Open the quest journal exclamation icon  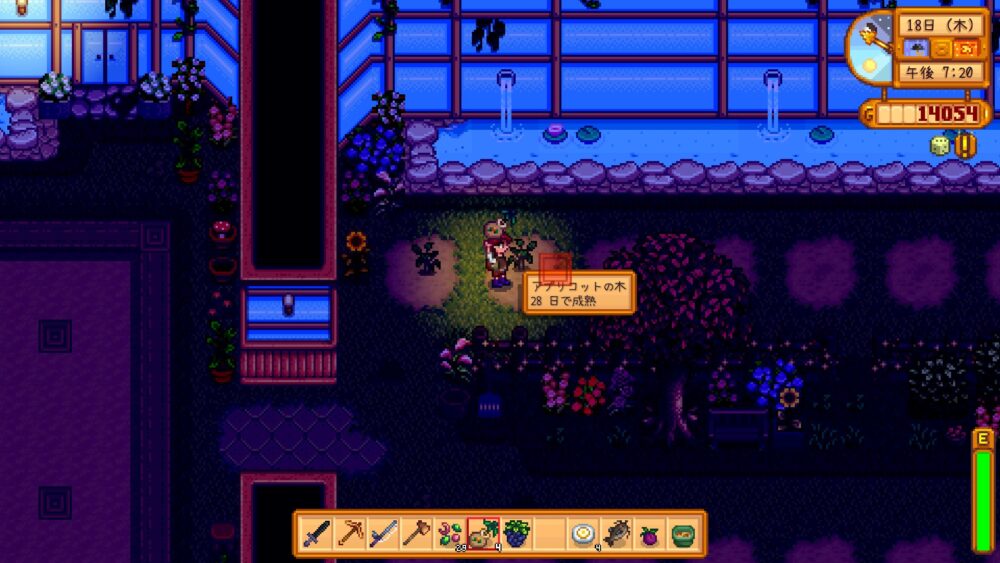(x=966, y=146)
